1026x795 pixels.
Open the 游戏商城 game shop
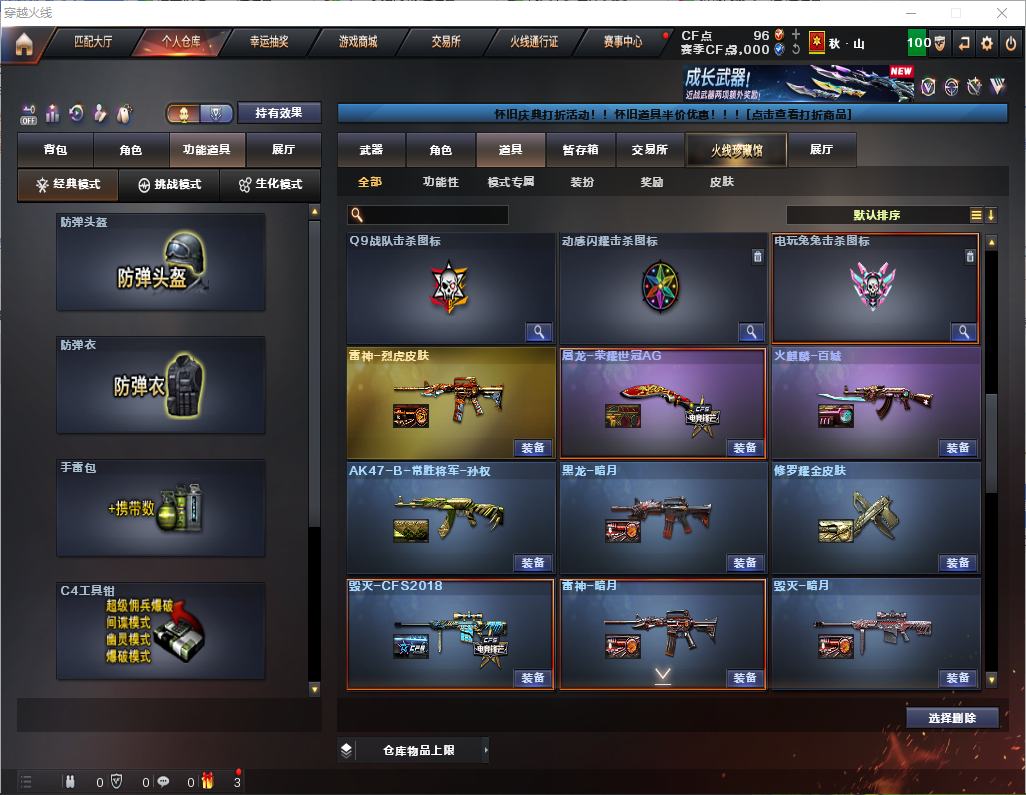pos(358,42)
